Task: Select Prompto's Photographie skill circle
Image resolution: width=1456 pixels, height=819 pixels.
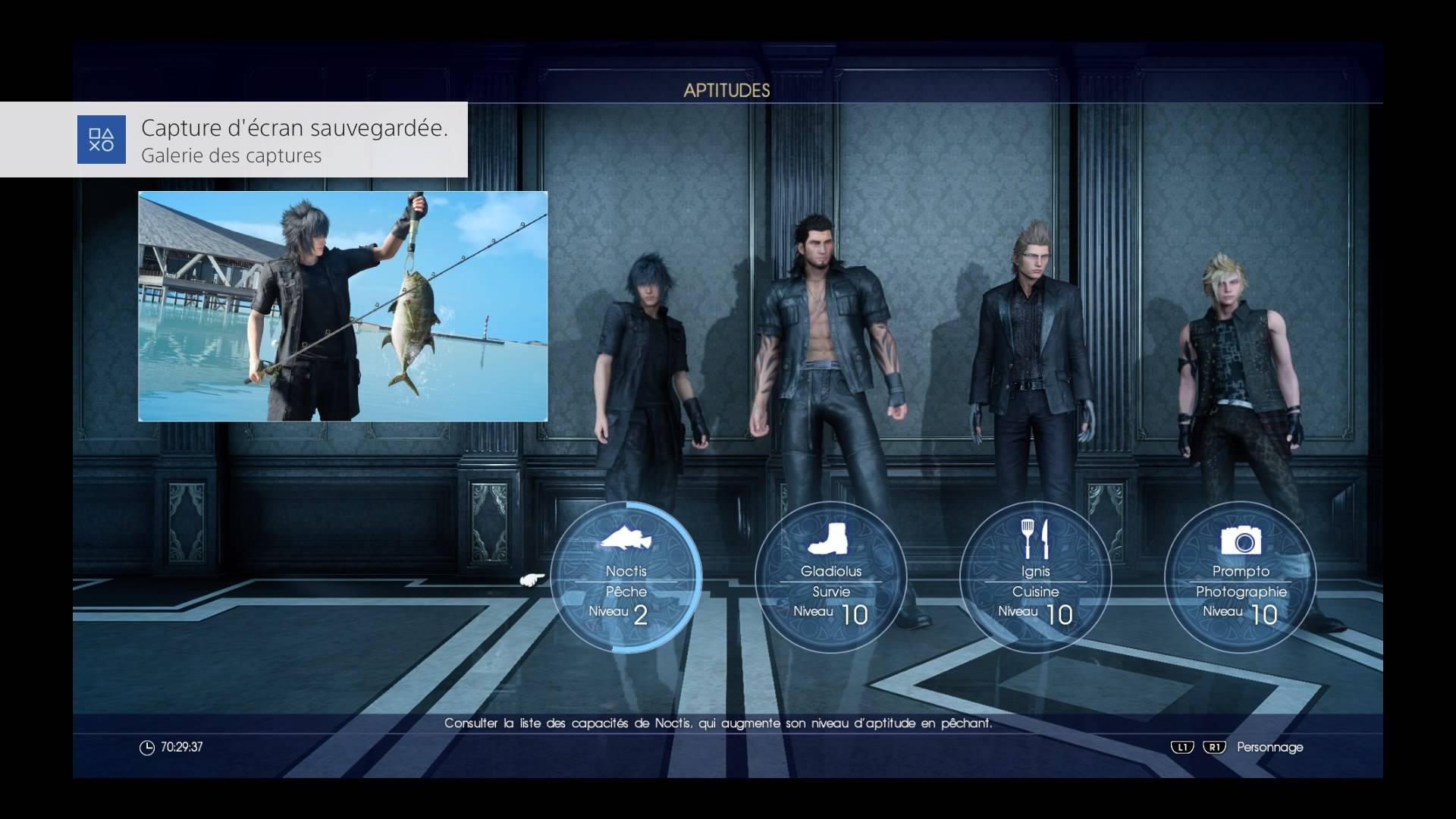Action: click(1241, 578)
